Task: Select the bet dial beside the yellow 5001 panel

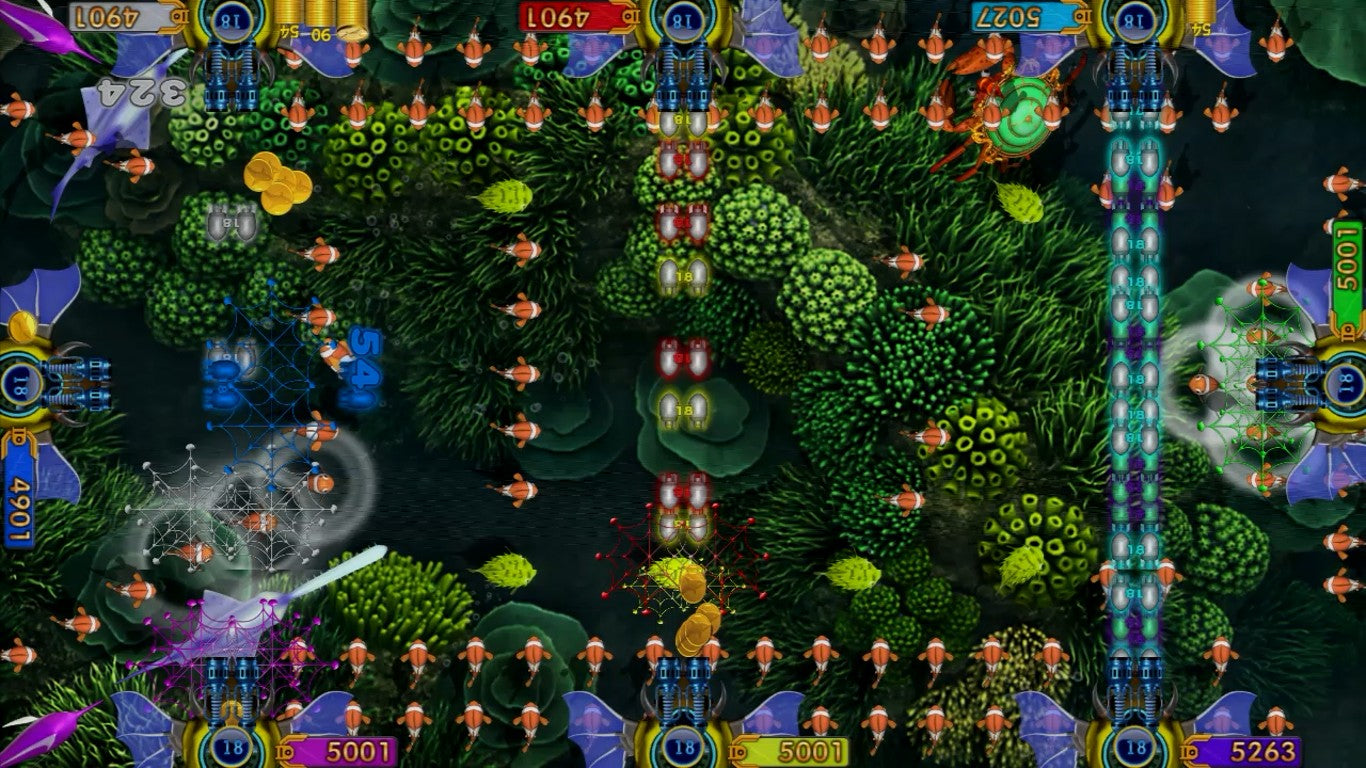Action: [684, 747]
